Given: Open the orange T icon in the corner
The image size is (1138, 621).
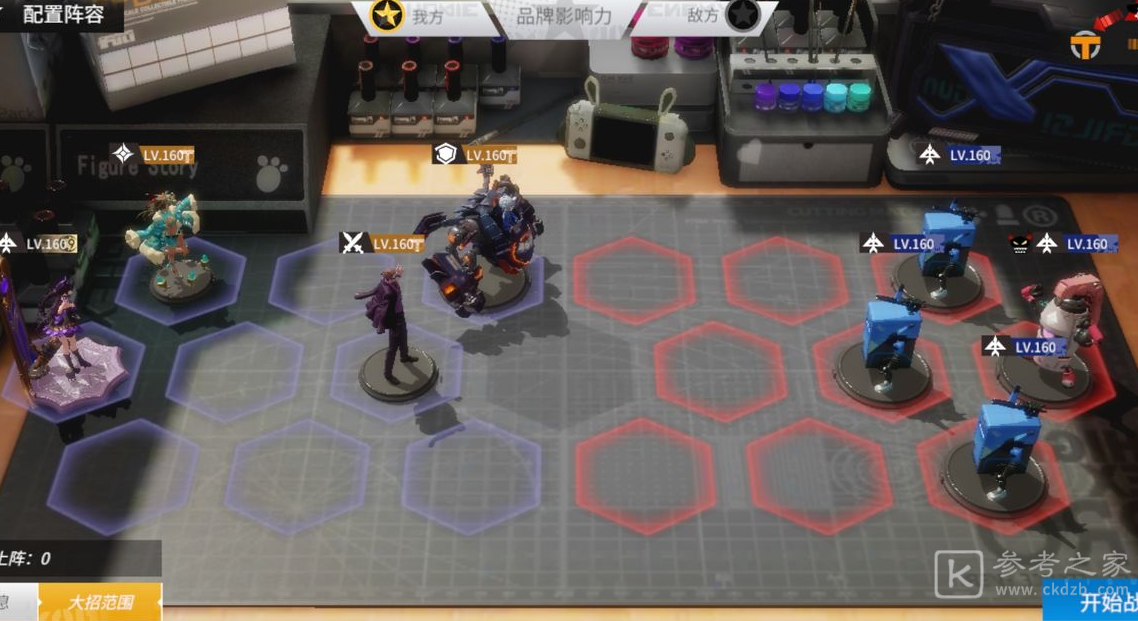Looking at the screenshot, I should (1085, 45).
